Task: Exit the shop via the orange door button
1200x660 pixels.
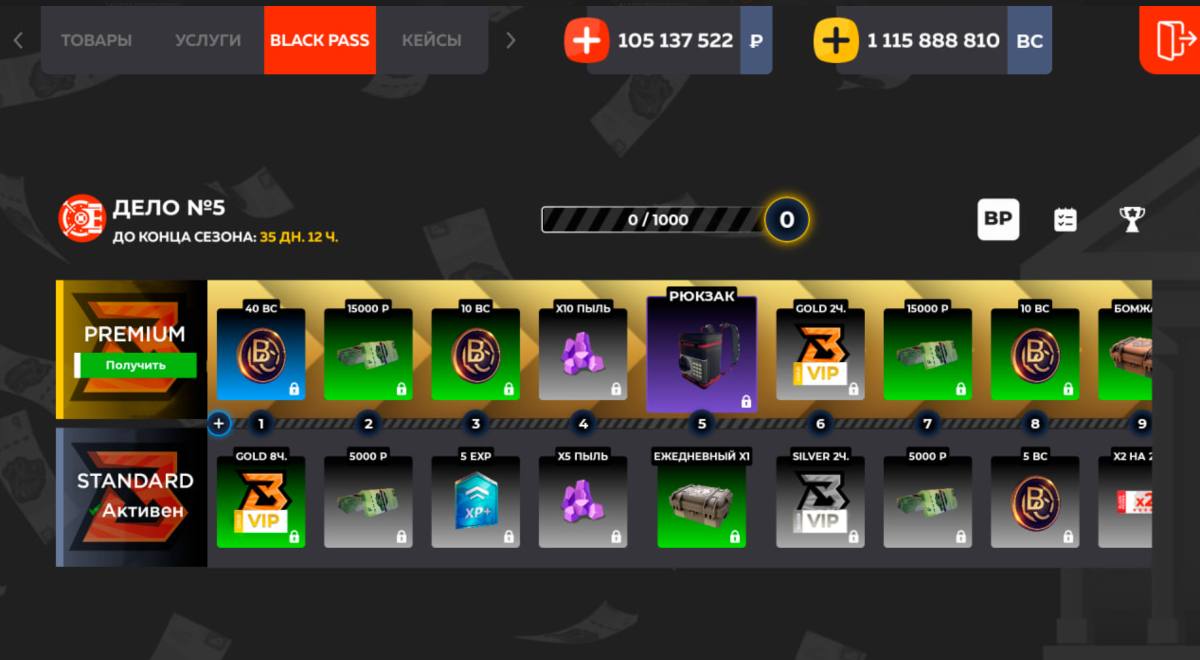Action: (x=1170, y=41)
